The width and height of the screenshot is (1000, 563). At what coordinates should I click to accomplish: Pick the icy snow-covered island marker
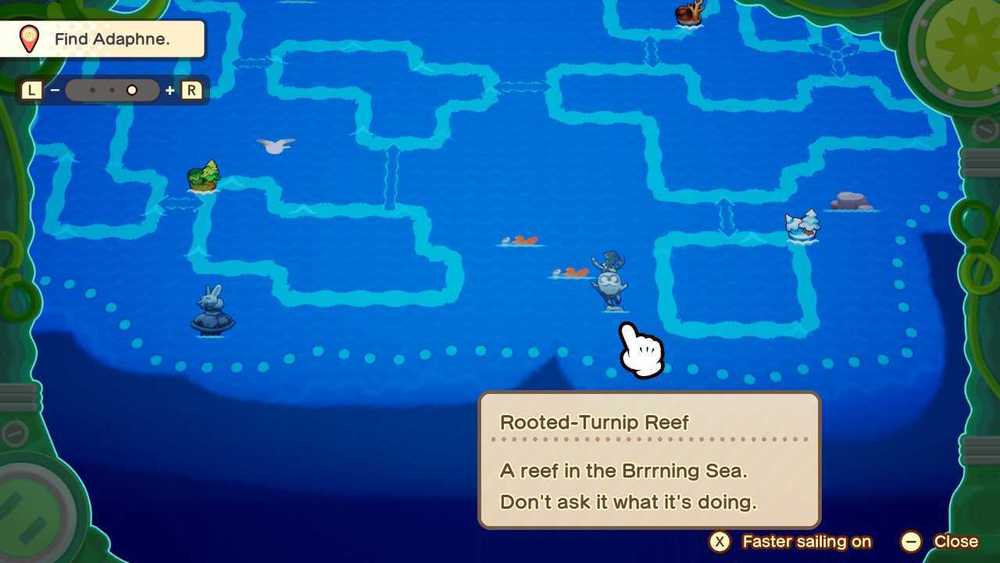(x=802, y=226)
